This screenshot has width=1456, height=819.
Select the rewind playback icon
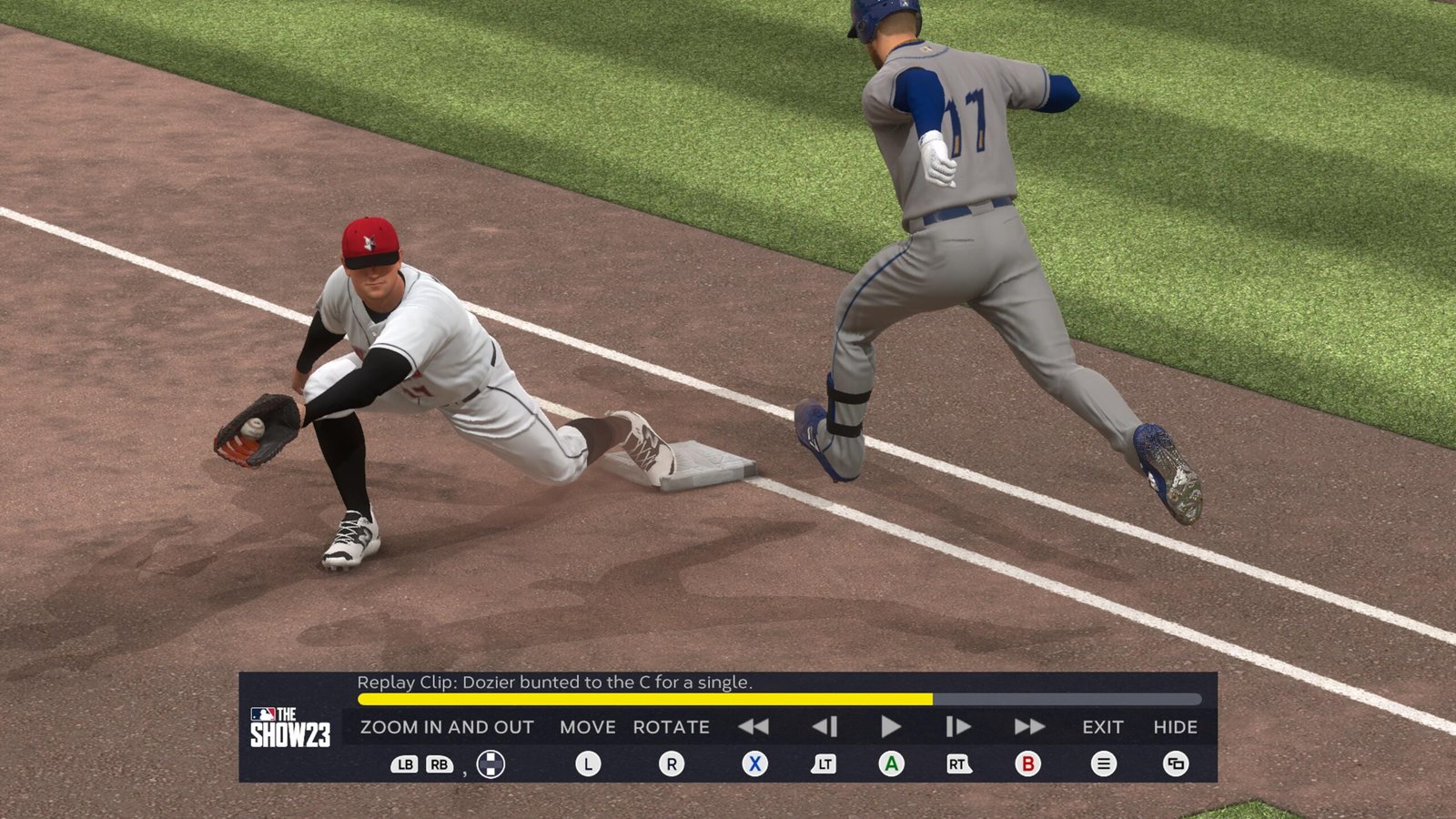click(x=754, y=726)
